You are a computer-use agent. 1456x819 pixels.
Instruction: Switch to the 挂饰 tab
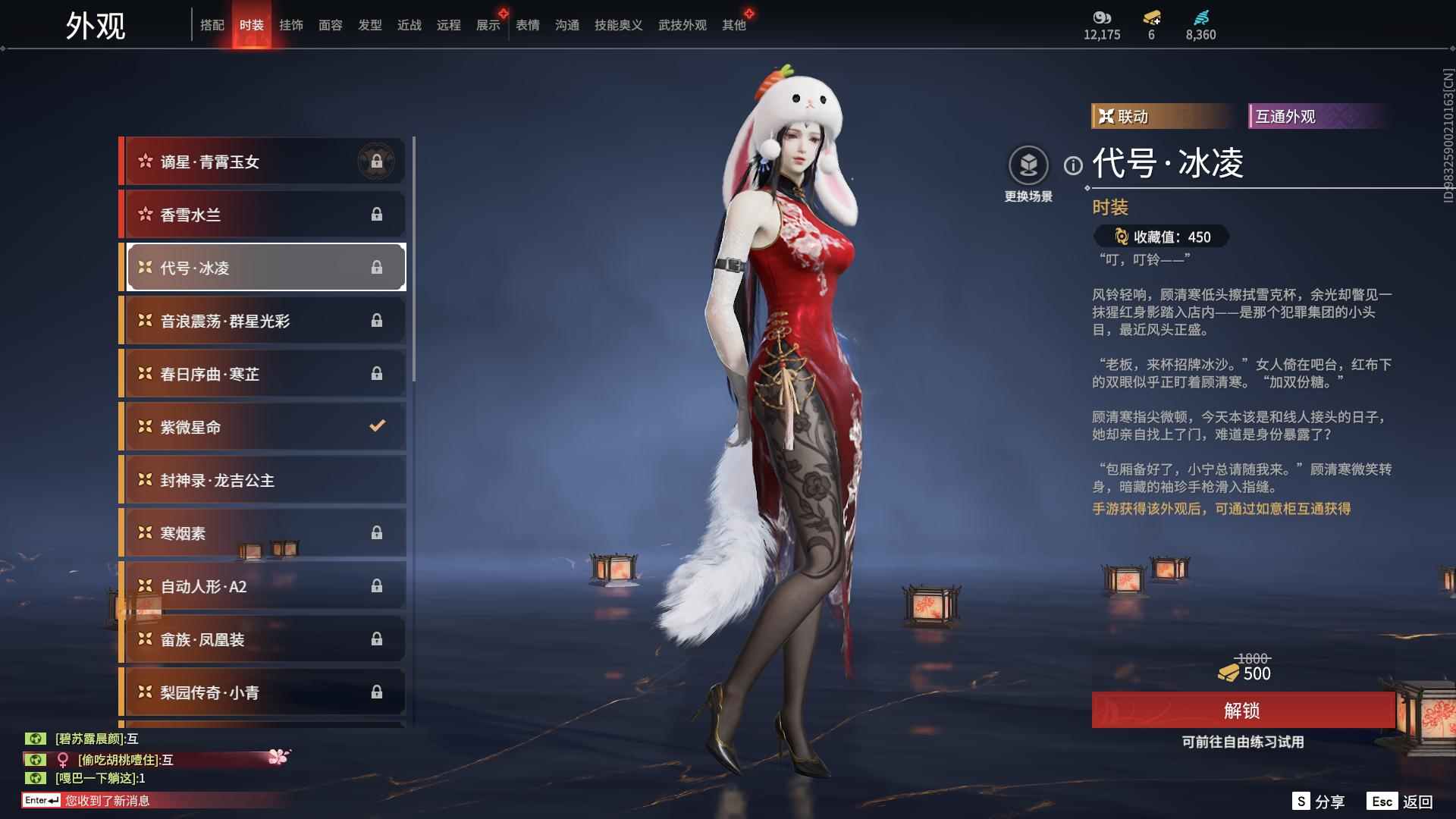[292, 24]
